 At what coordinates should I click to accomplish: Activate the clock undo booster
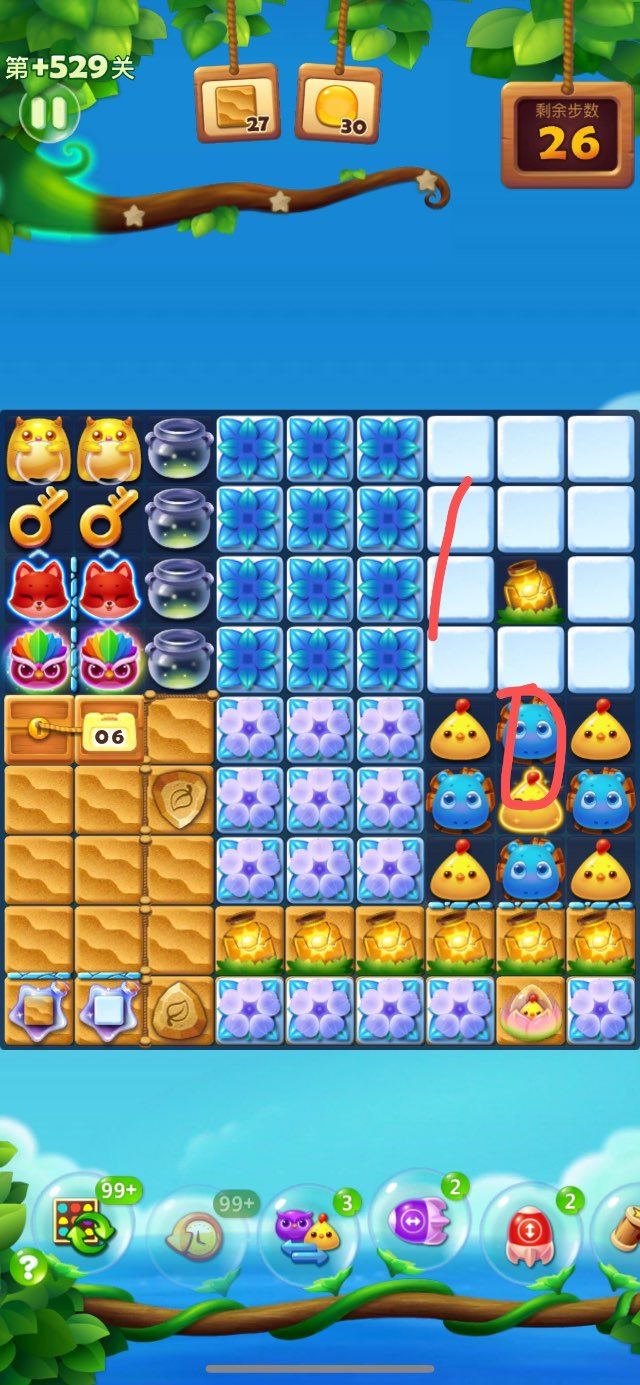point(197,1232)
